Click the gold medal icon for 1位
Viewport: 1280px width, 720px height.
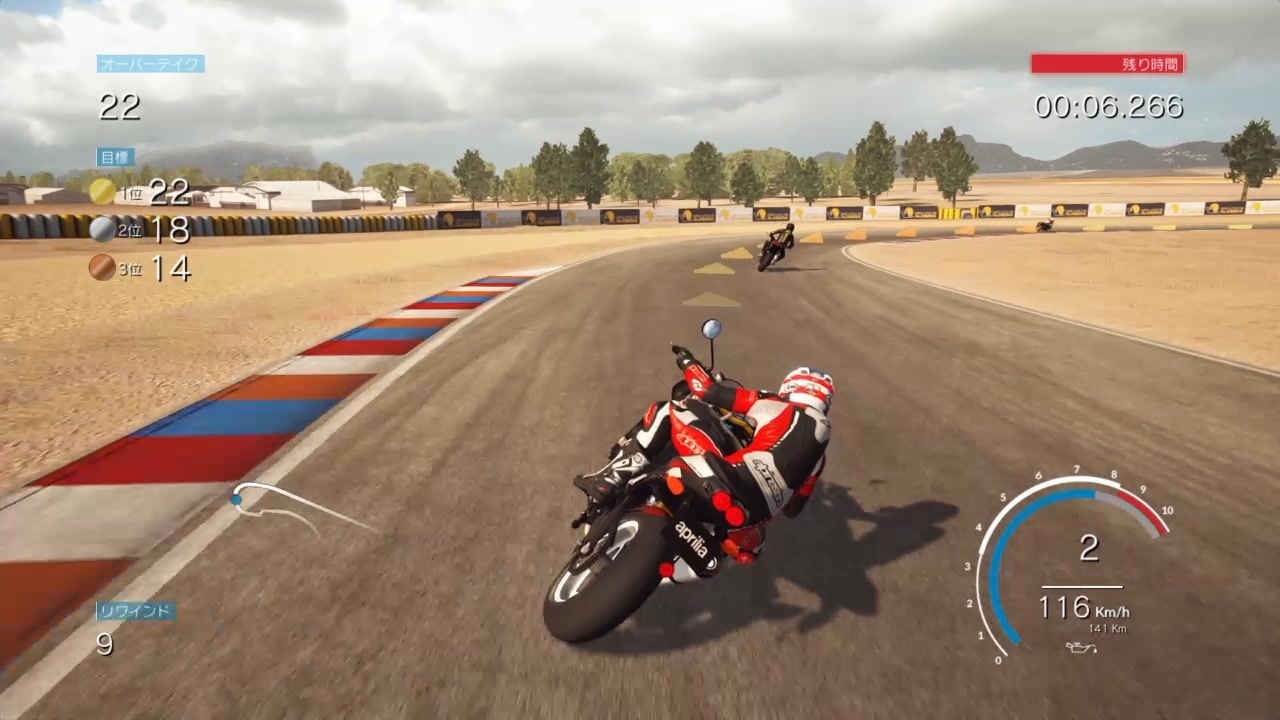click(103, 192)
